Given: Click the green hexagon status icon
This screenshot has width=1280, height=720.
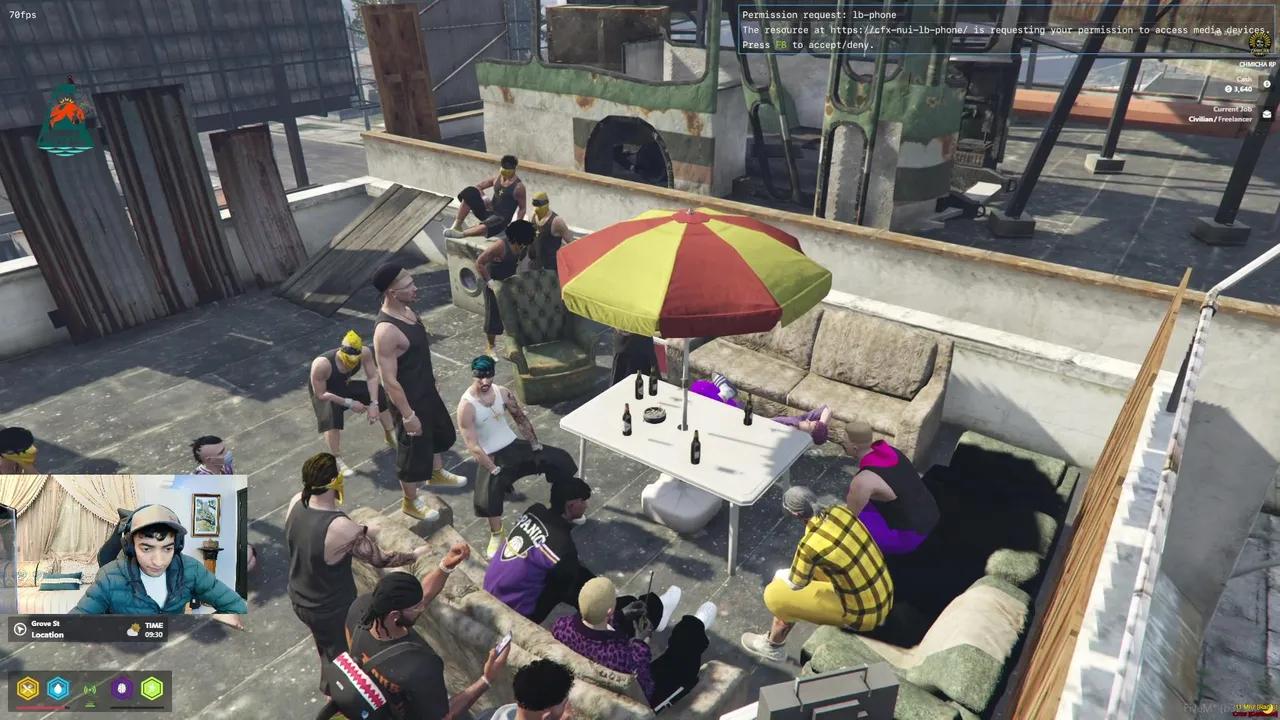Looking at the screenshot, I should click(150, 688).
